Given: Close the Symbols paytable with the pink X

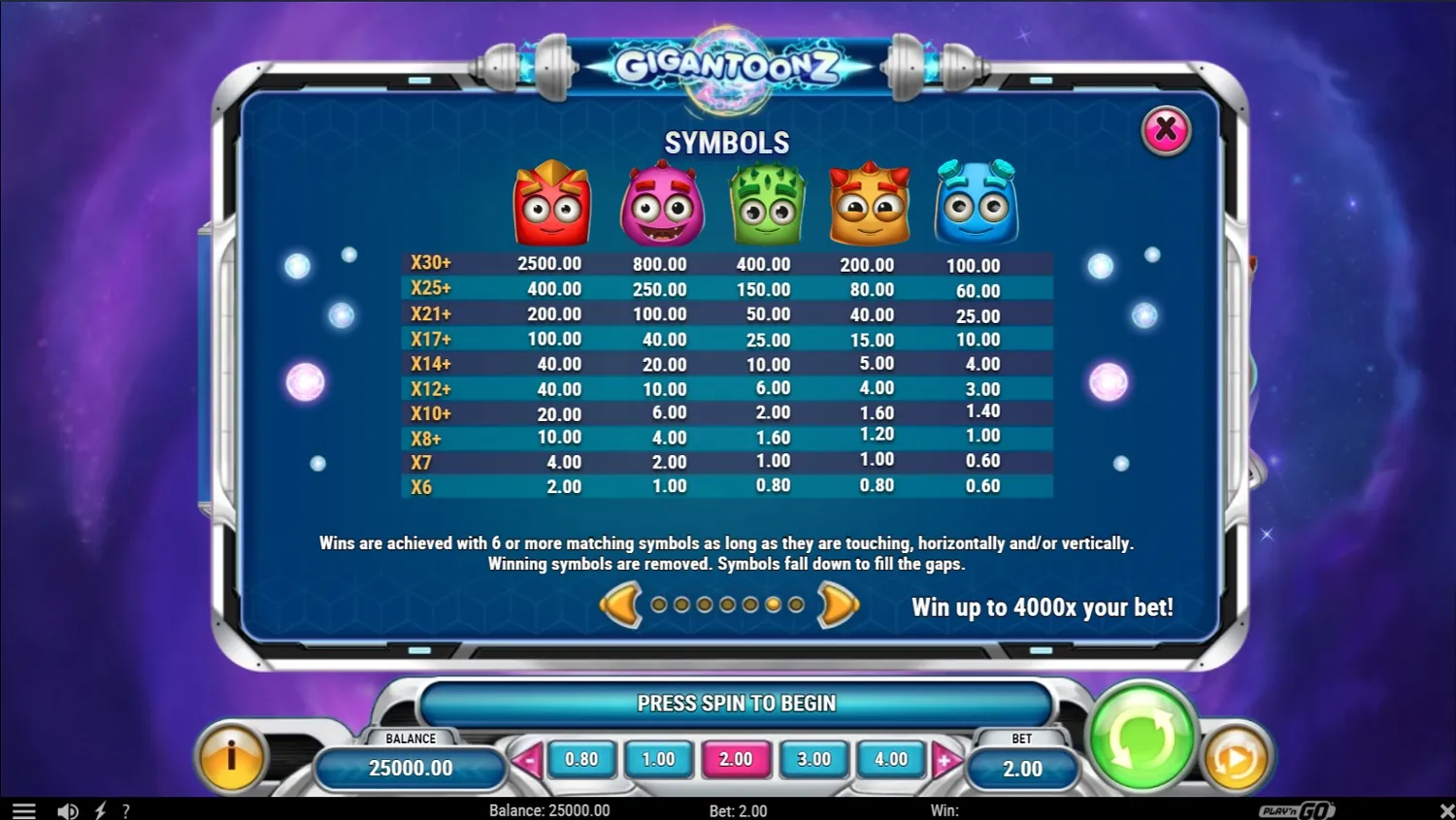Looking at the screenshot, I should [1164, 129].
